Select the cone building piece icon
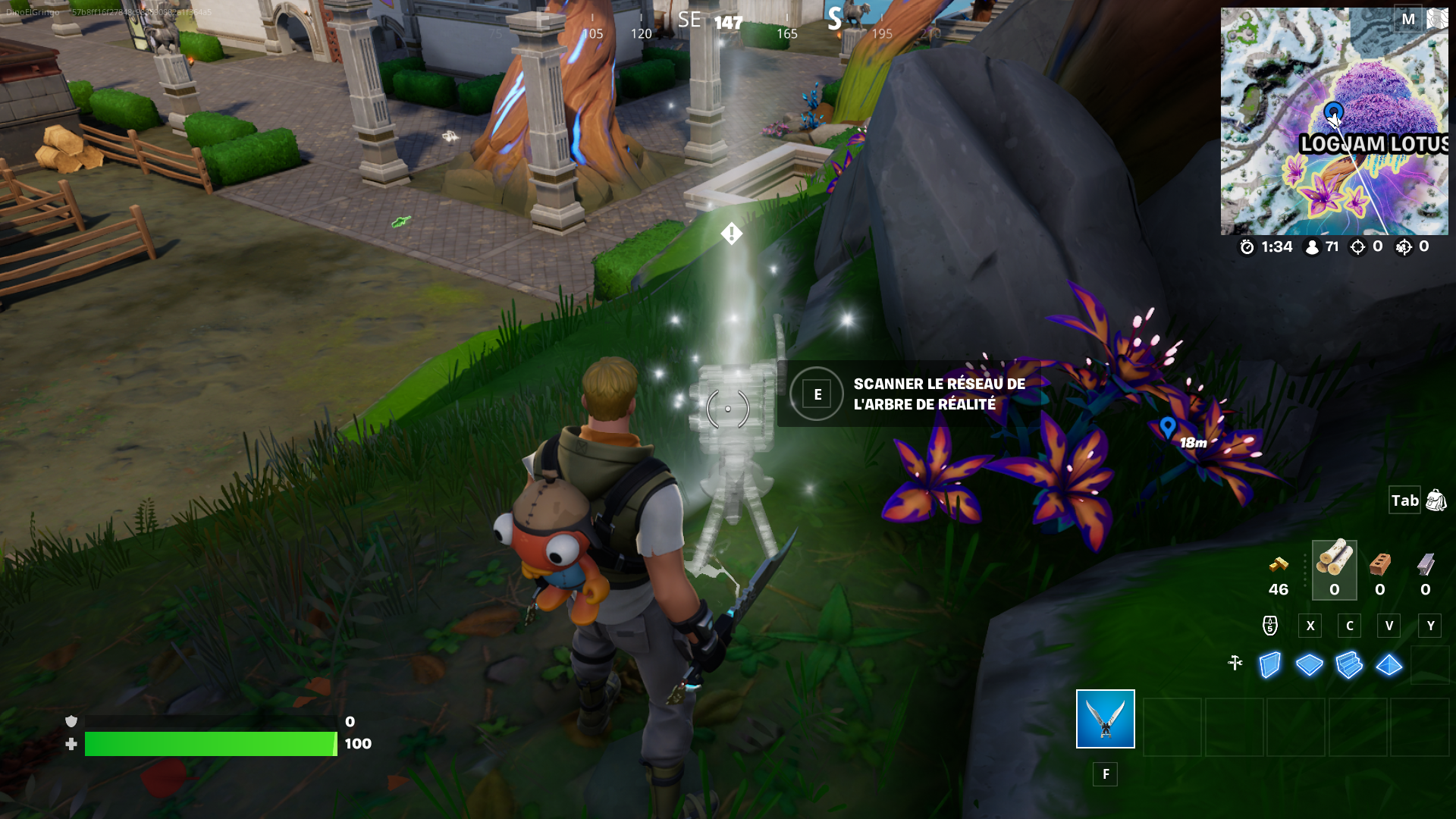Screen dimensions: 1456x819 (x=1389, y=665)
